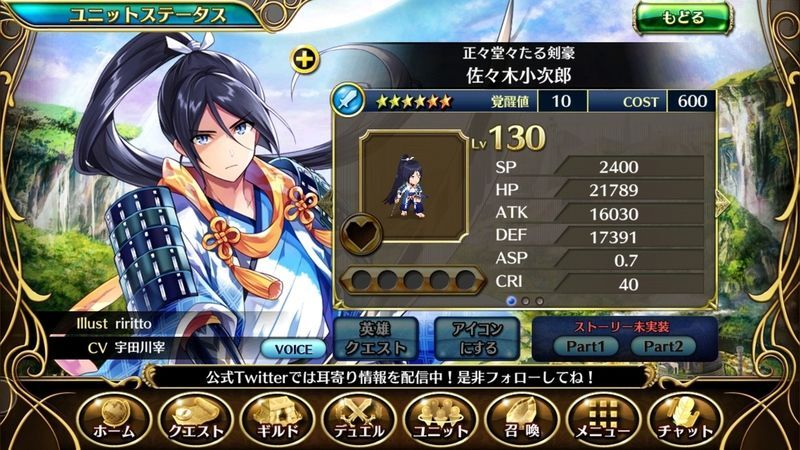Play the character VOICE sample
Viewport: 800px width, 450px height.
pyautogui.click(x=293, y=349)
